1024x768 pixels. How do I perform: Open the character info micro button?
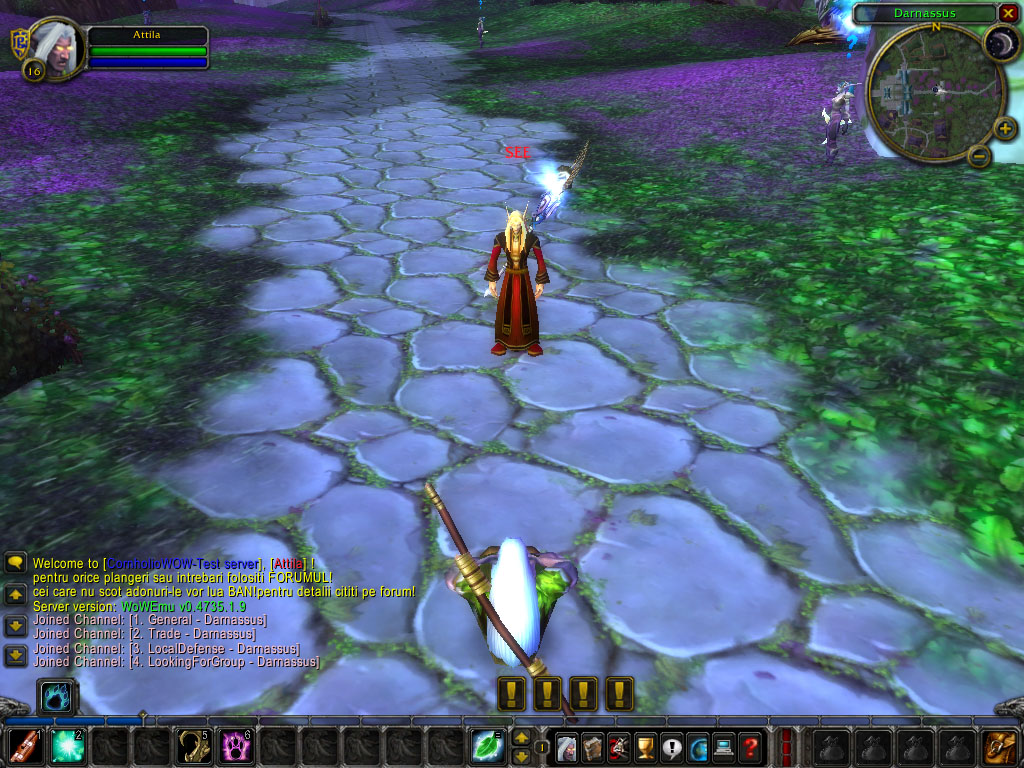(567, 747)
